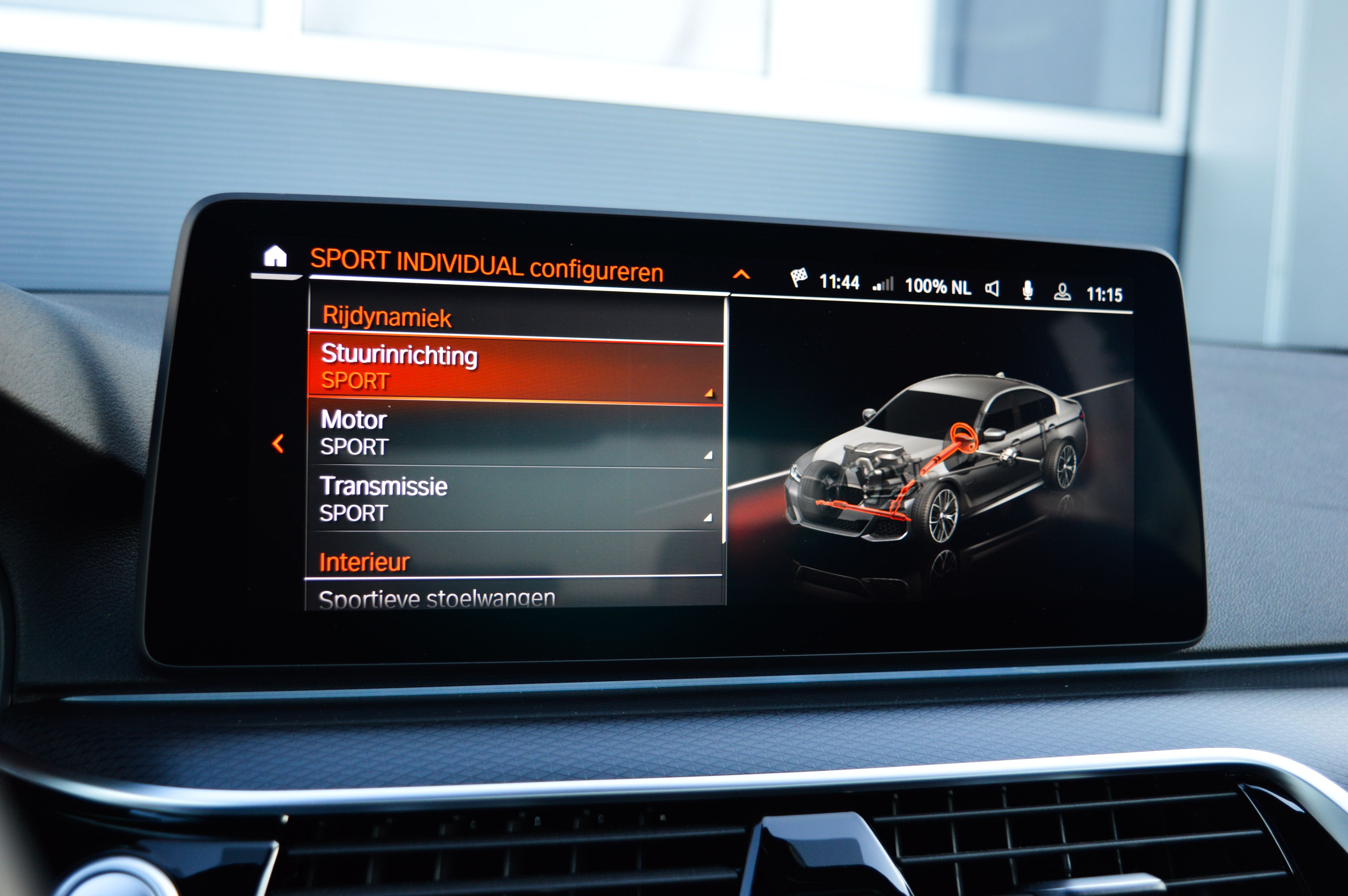This screenshot has width=1348, height=896.
Task: Open the driver profile icon
Action: coord(1062,292)
